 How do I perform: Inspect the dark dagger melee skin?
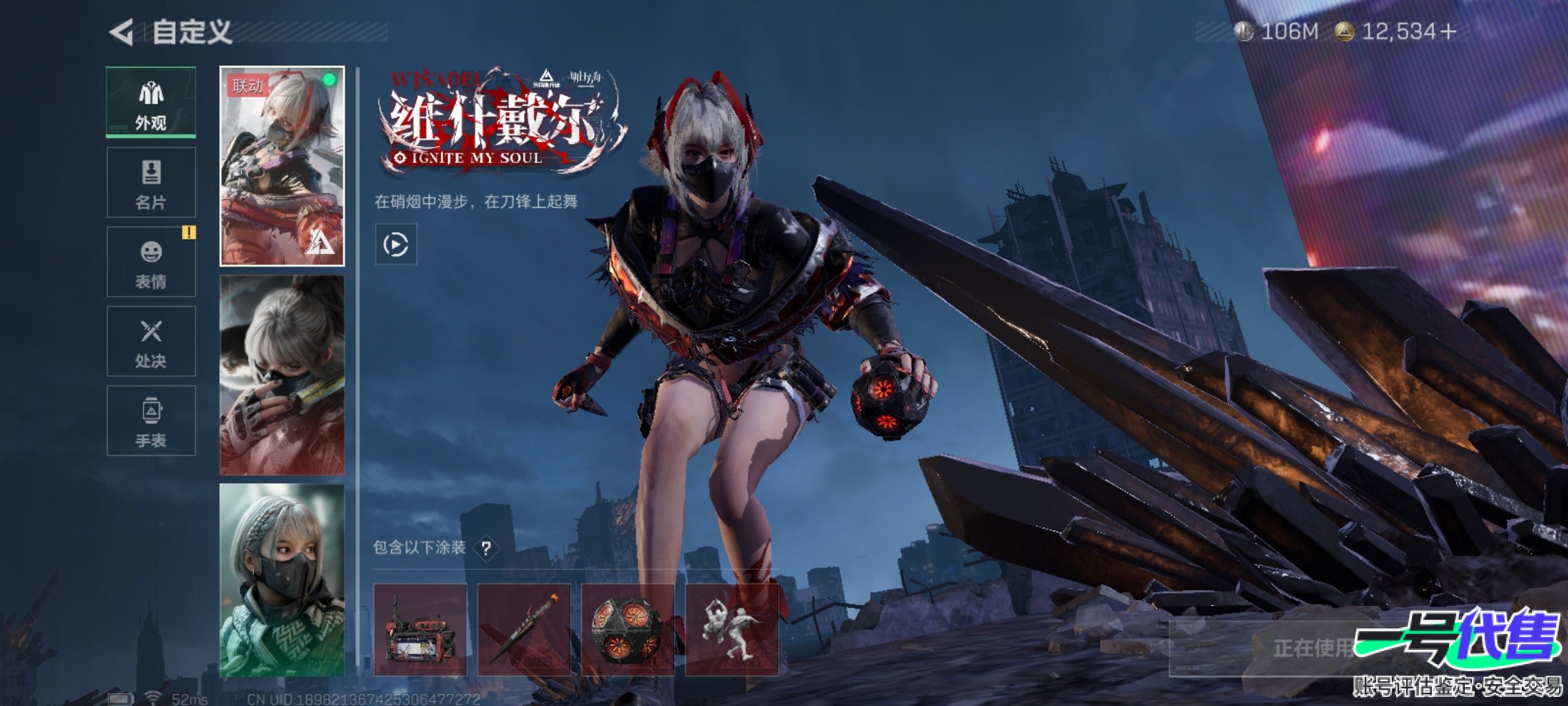[523, 630]
